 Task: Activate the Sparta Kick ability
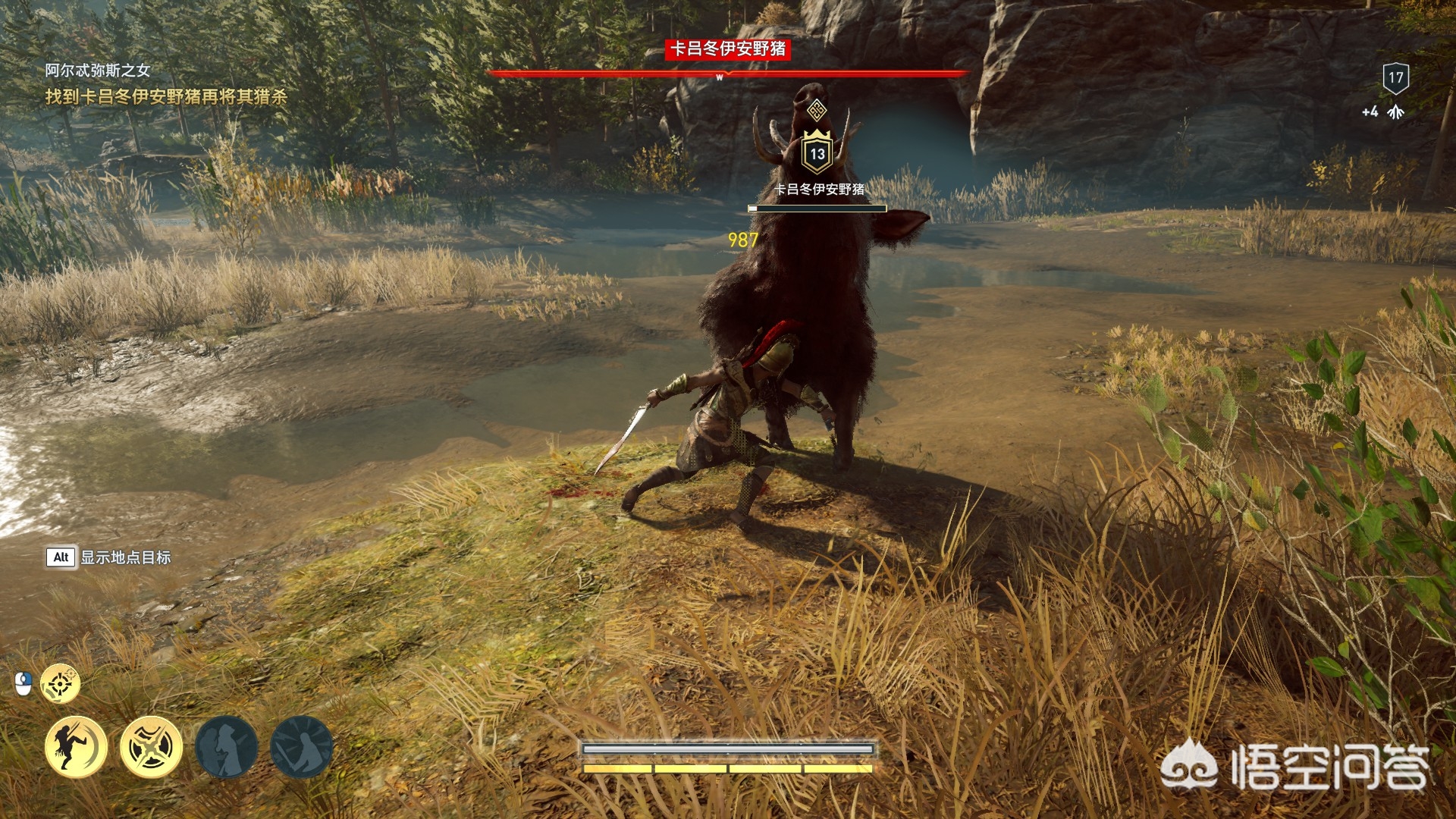(76, 747)
